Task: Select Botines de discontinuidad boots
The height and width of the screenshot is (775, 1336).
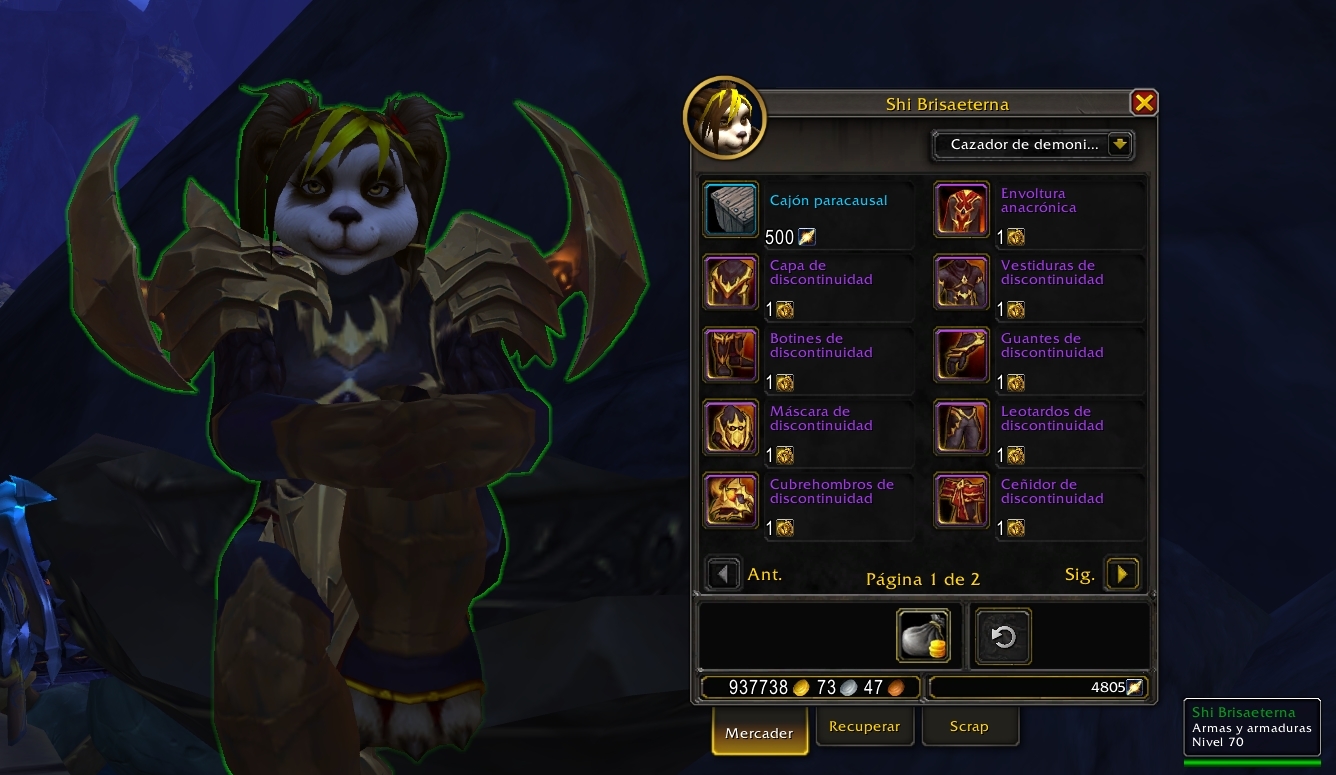Action: point(730,354)
